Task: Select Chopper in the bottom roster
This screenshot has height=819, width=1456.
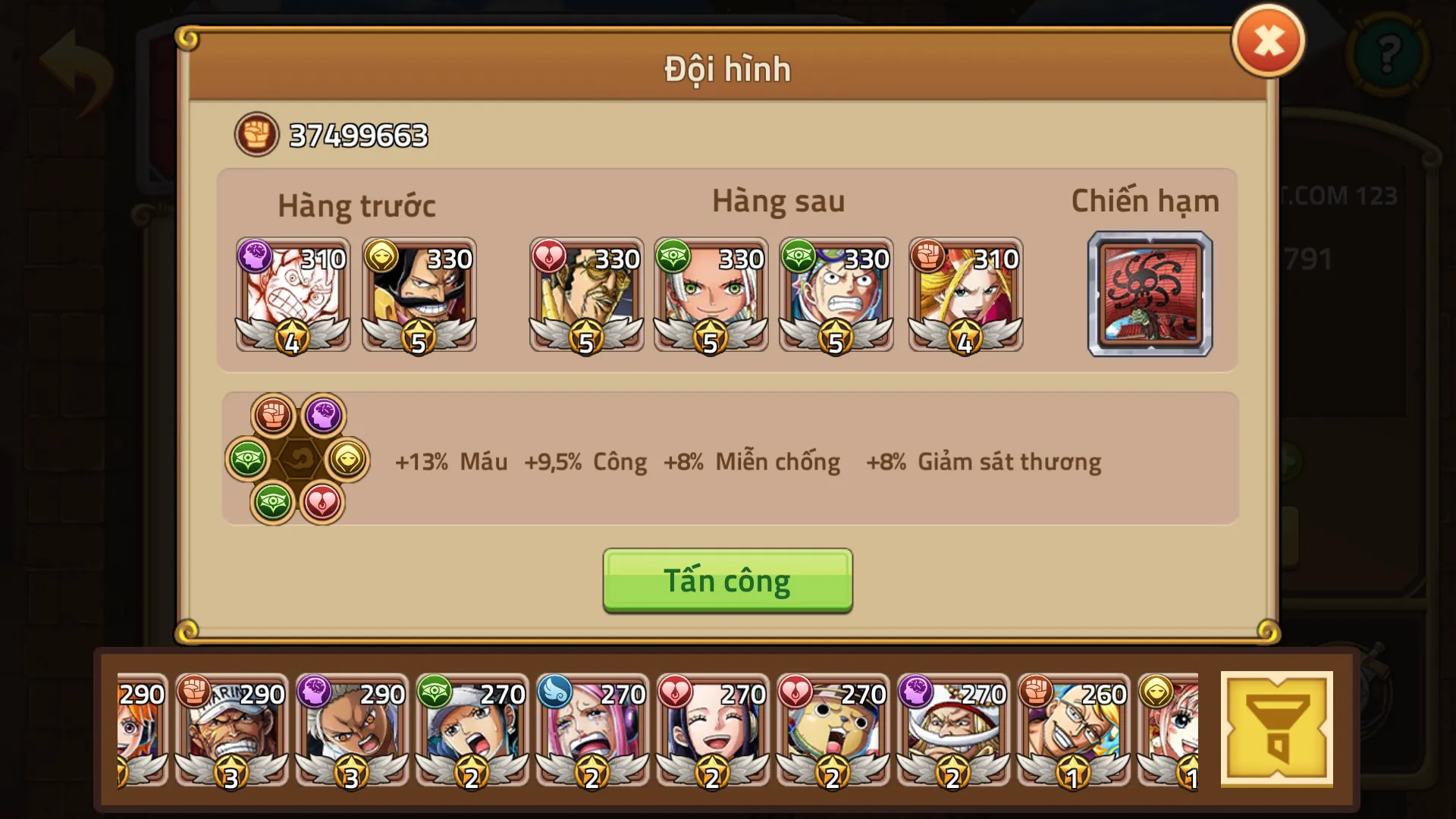Action: tap(831, 732)
